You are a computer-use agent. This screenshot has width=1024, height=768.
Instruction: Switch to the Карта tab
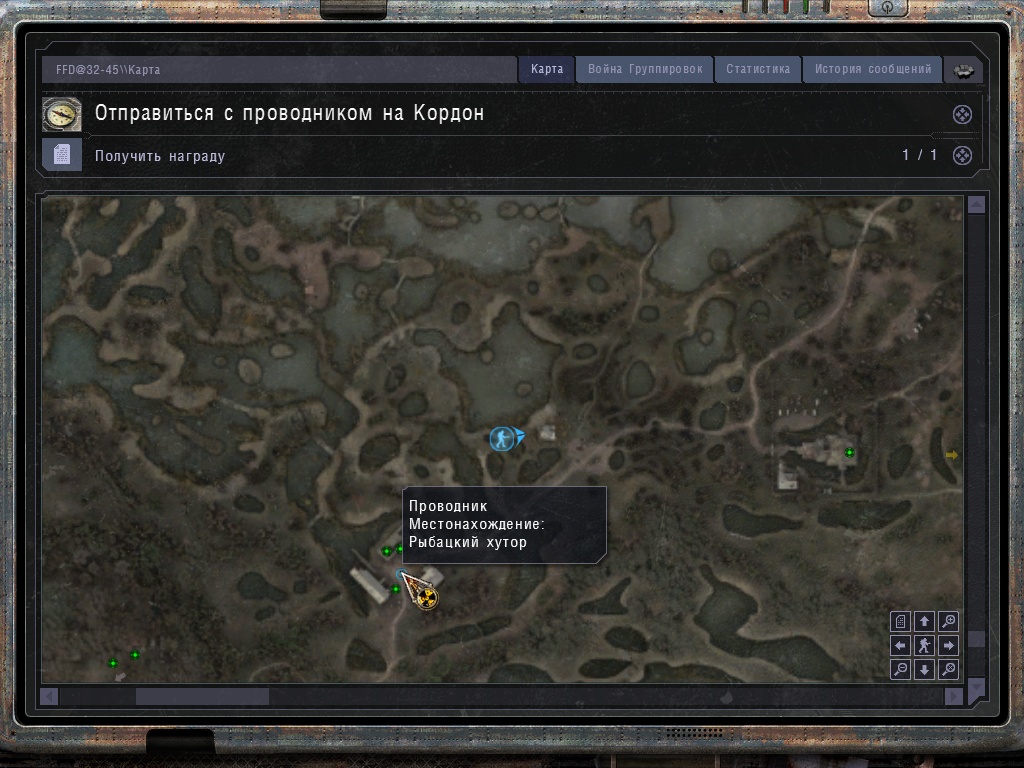tap(547, 69)
